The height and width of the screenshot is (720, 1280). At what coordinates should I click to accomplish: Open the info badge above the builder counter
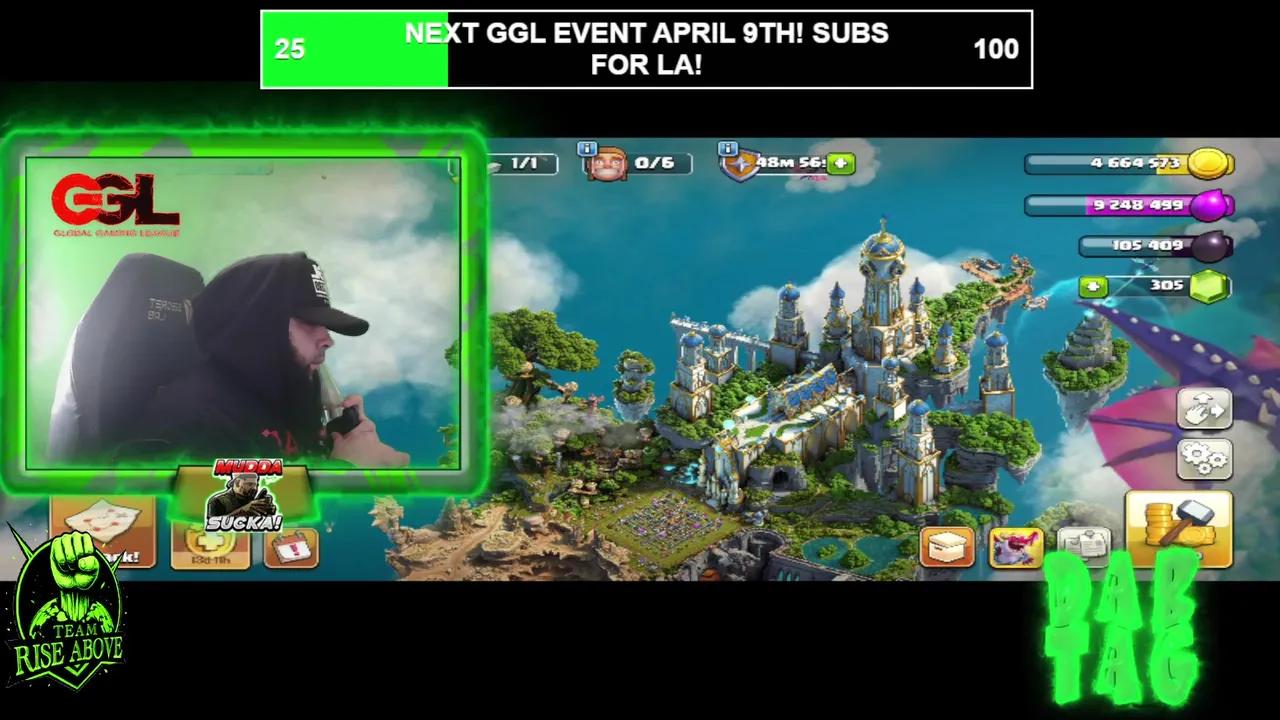click(x=587, y=147)
